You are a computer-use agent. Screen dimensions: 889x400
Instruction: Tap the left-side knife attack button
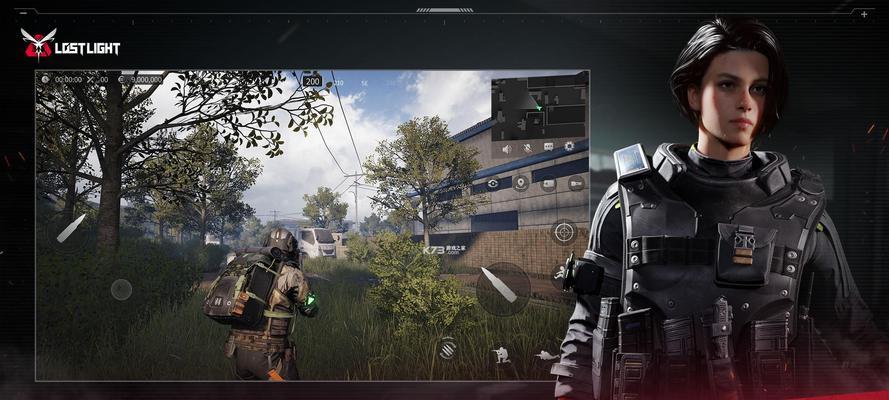[70, 229]
